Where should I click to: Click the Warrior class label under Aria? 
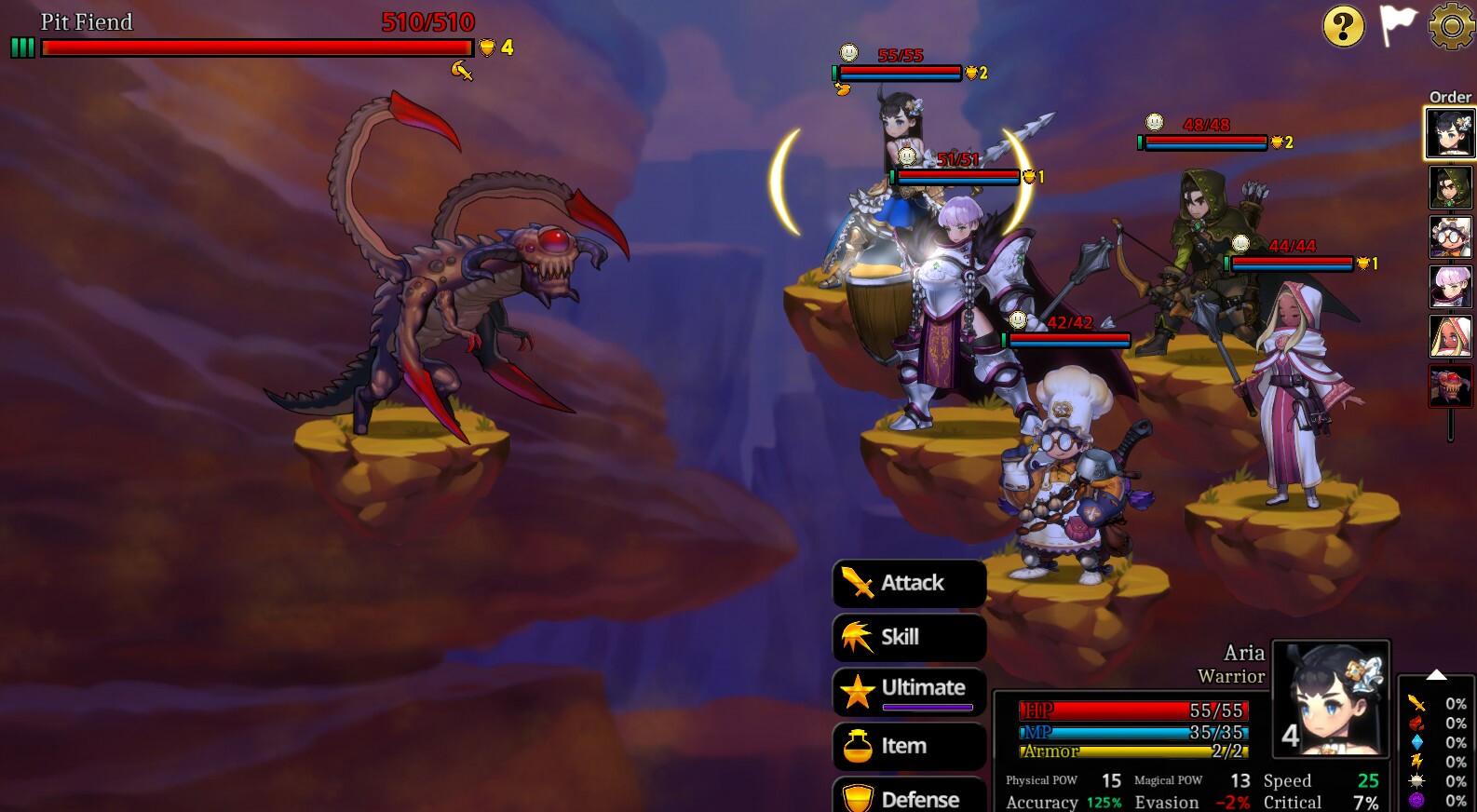click(x=1232, y=678)
